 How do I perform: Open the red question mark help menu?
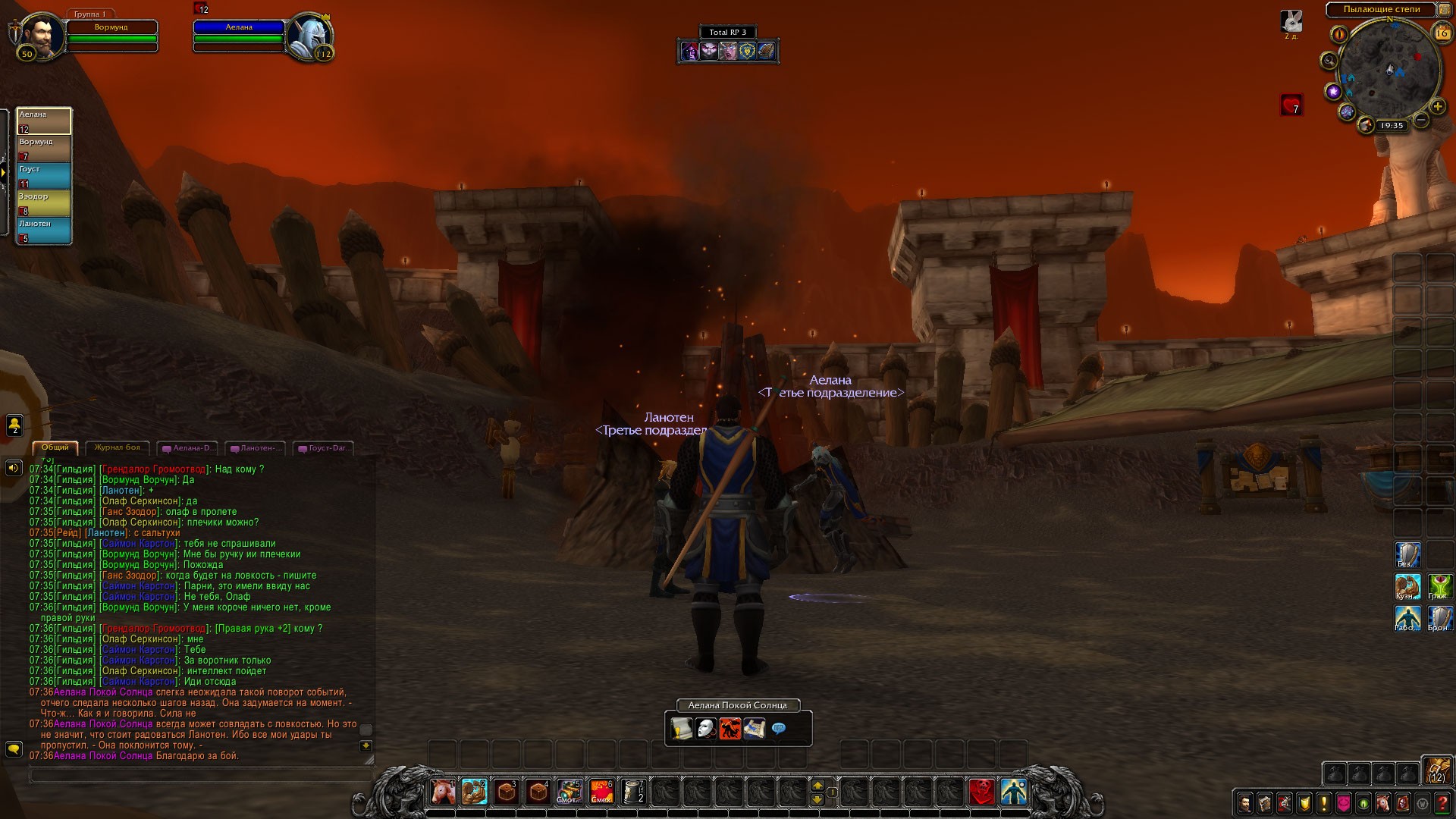(1442, 803)
